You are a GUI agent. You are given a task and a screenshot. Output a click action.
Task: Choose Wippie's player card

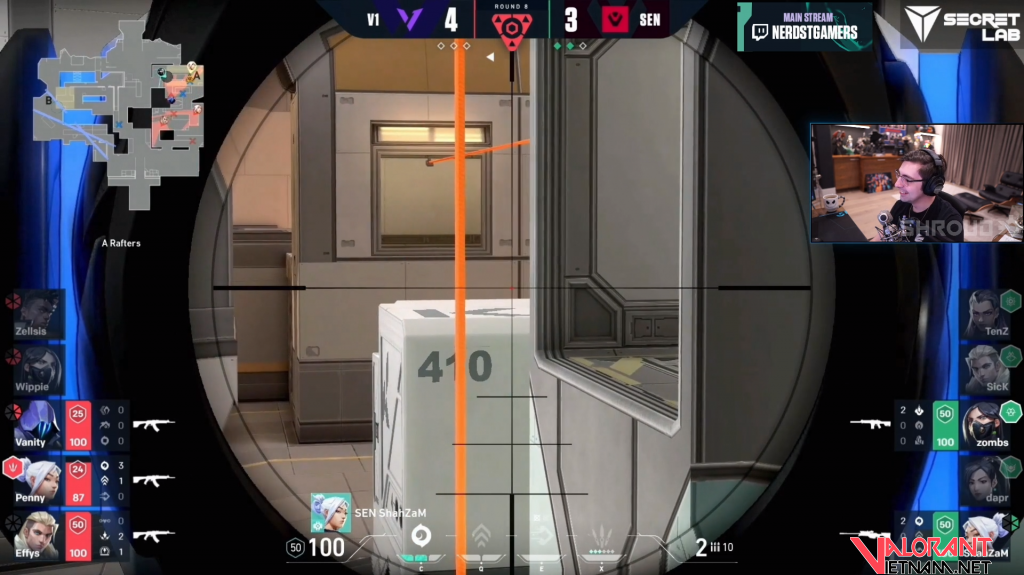pos(35,370)
